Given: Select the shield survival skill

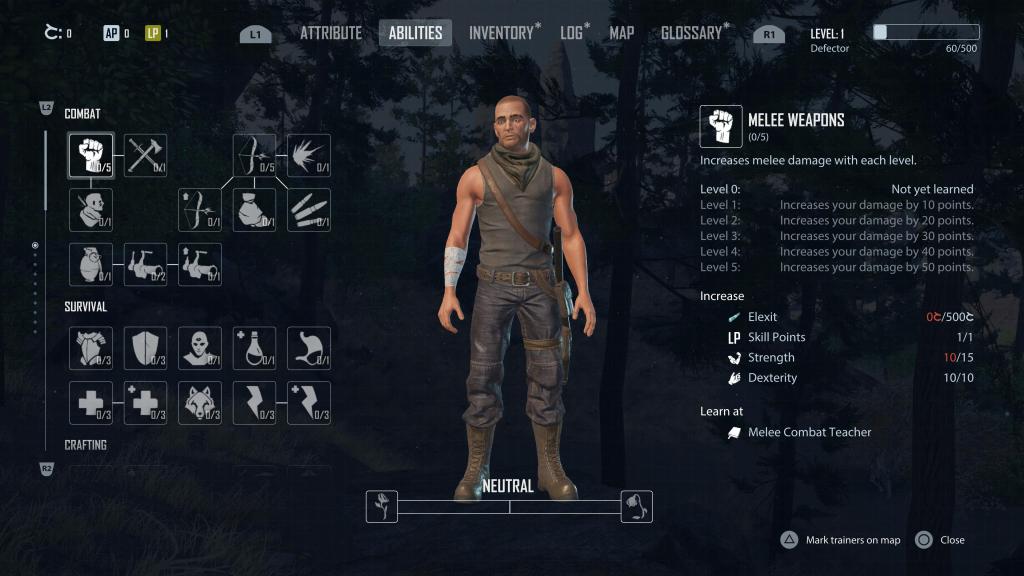Looking at the screenshot, I should 145,348.
